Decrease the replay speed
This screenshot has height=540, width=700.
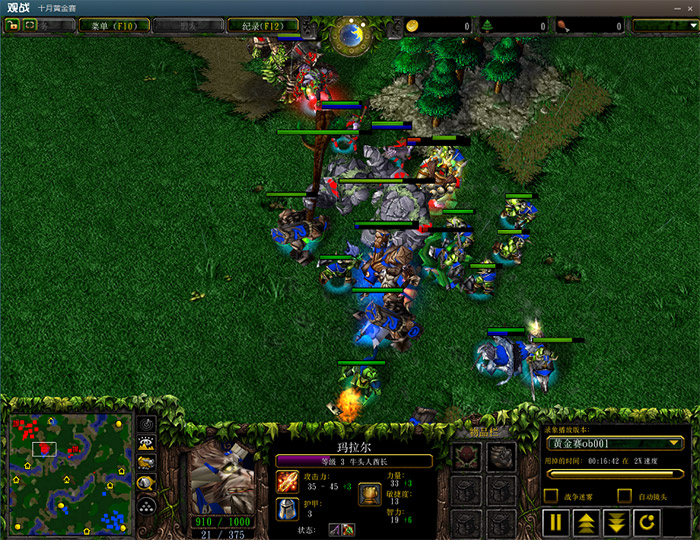coord(617,521)
